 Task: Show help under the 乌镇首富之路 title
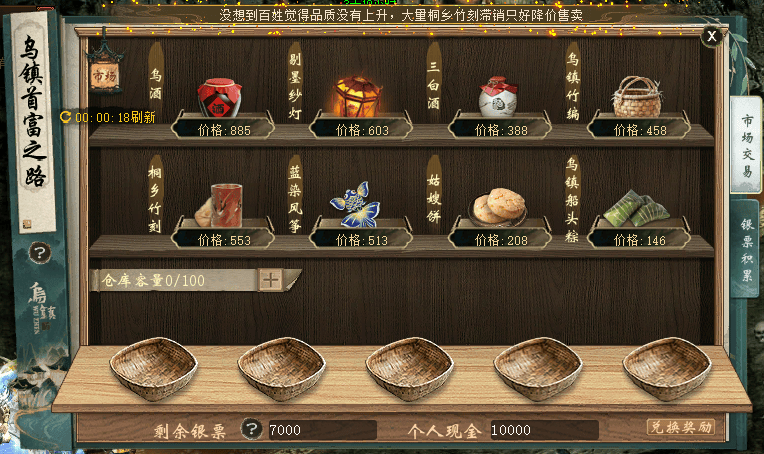[x=40, y=253]
